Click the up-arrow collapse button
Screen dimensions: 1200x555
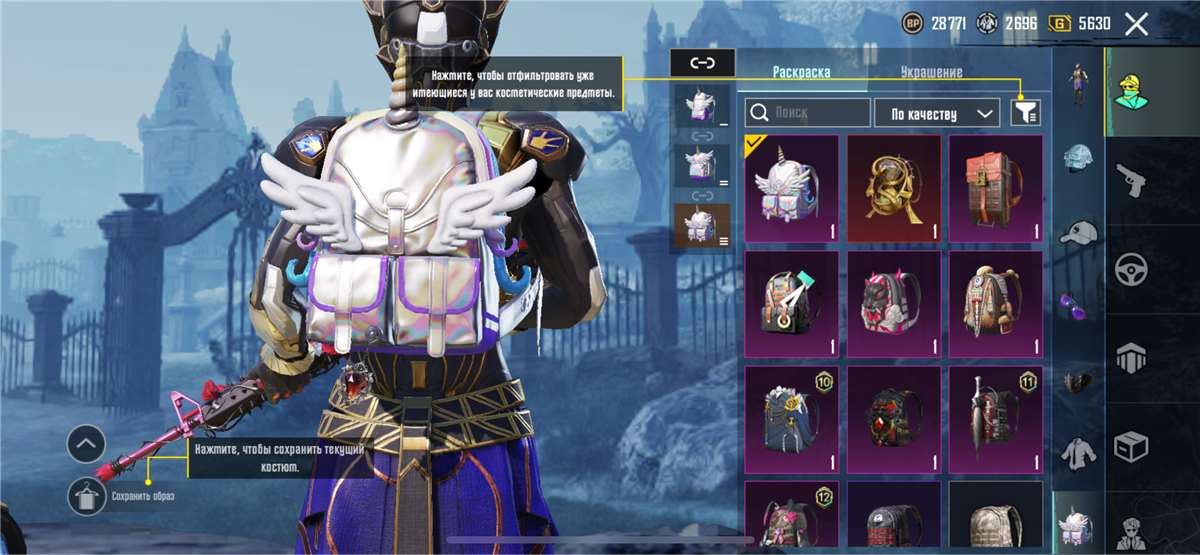click(x=87, y=442)
